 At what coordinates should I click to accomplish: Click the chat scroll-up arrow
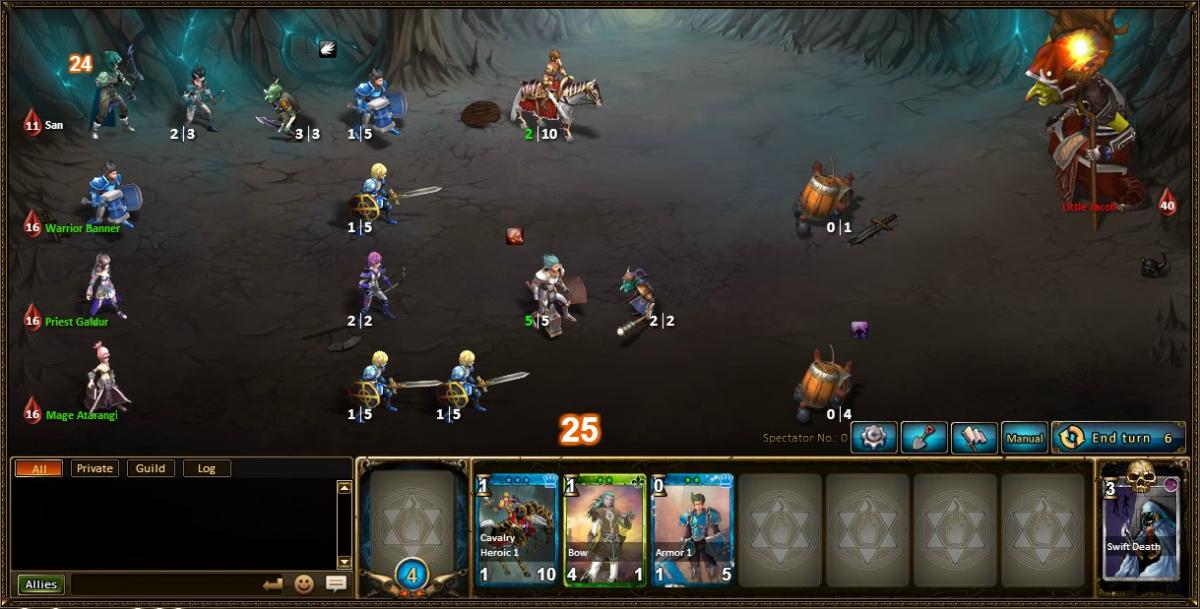[344, 488]
